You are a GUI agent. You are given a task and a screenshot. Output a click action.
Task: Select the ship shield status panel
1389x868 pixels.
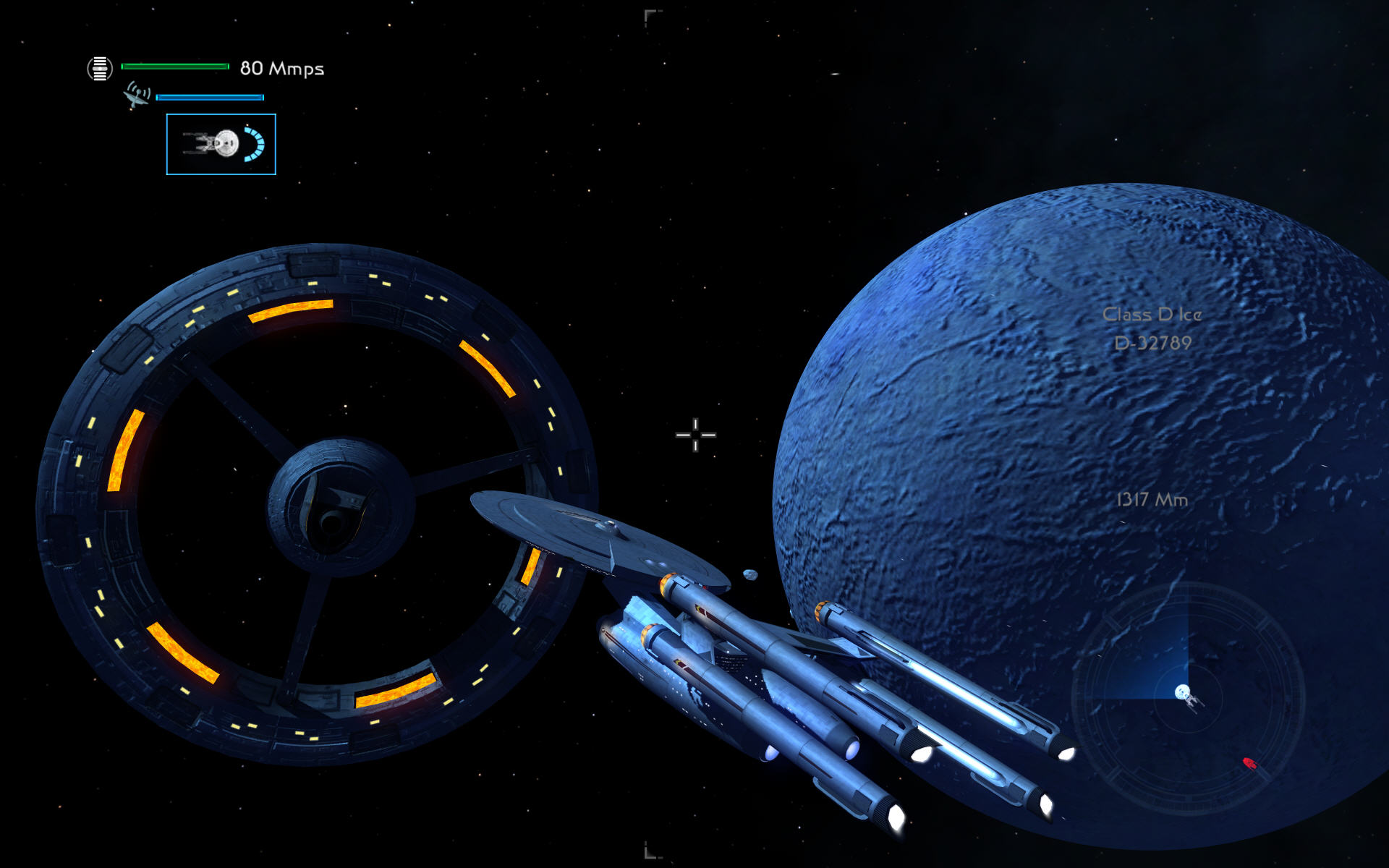221,144
